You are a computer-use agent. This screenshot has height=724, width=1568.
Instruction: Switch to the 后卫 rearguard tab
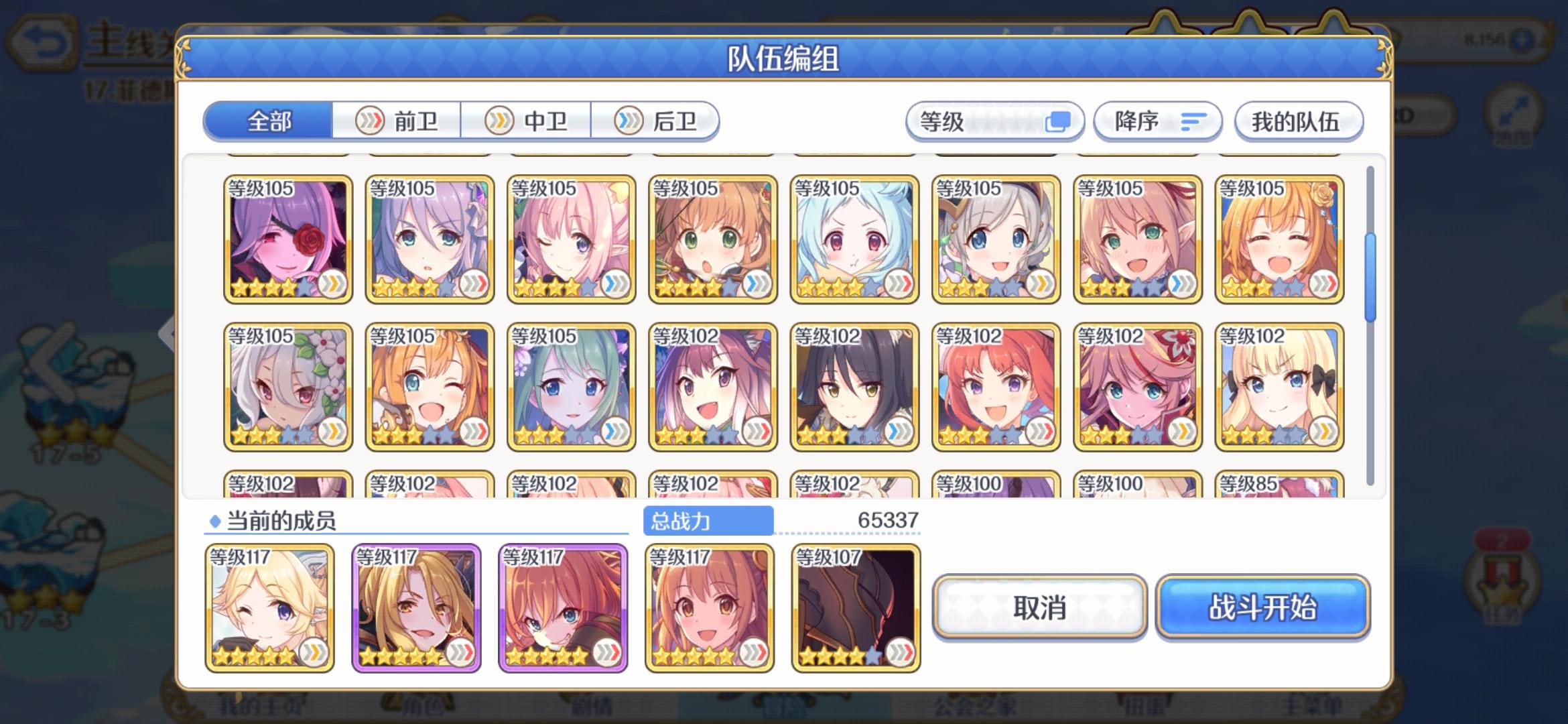(657, 121)
